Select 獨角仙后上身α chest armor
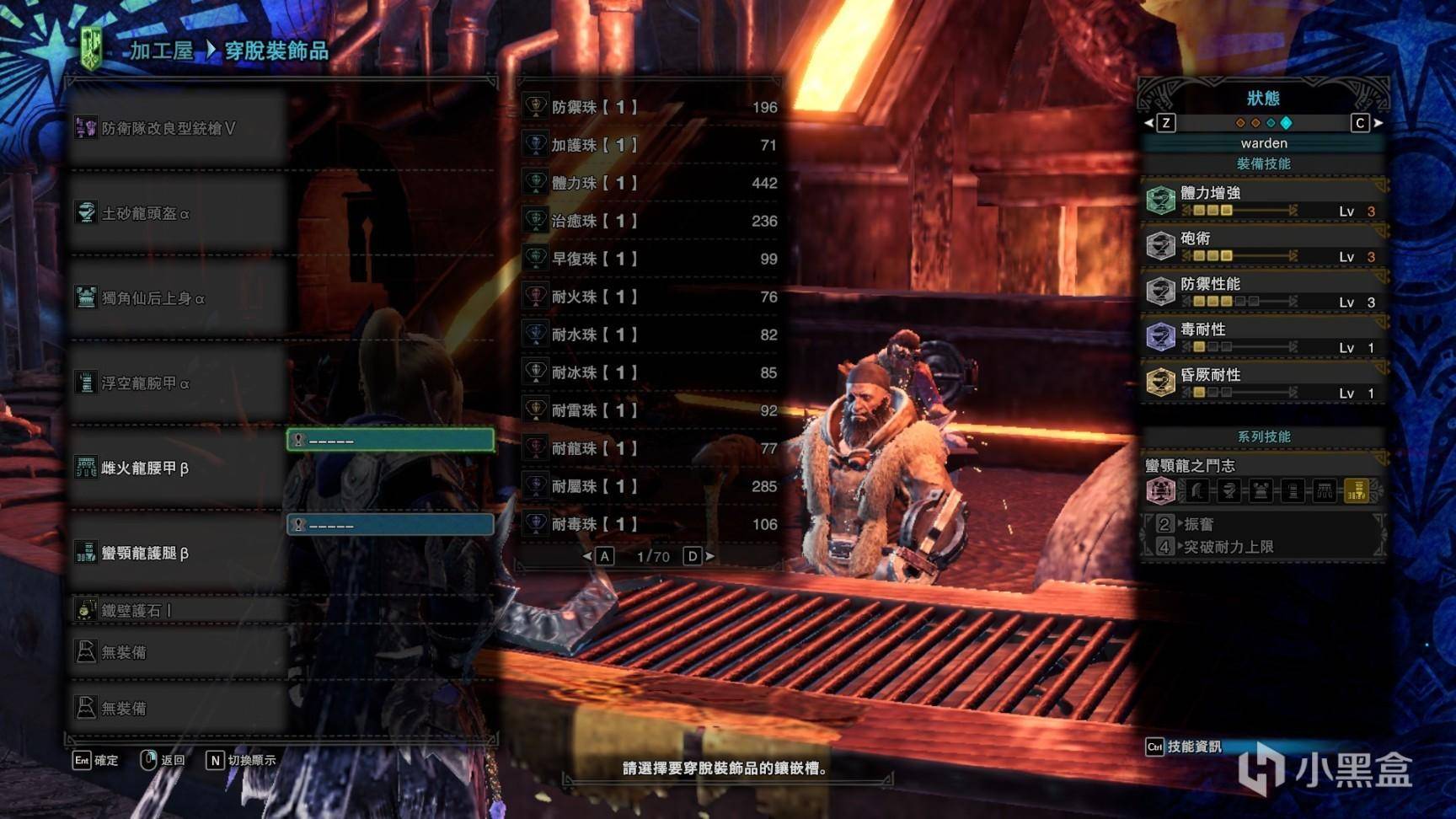Screen dimensions: 1456x819 pyautogui.click(x=153, y=298)
